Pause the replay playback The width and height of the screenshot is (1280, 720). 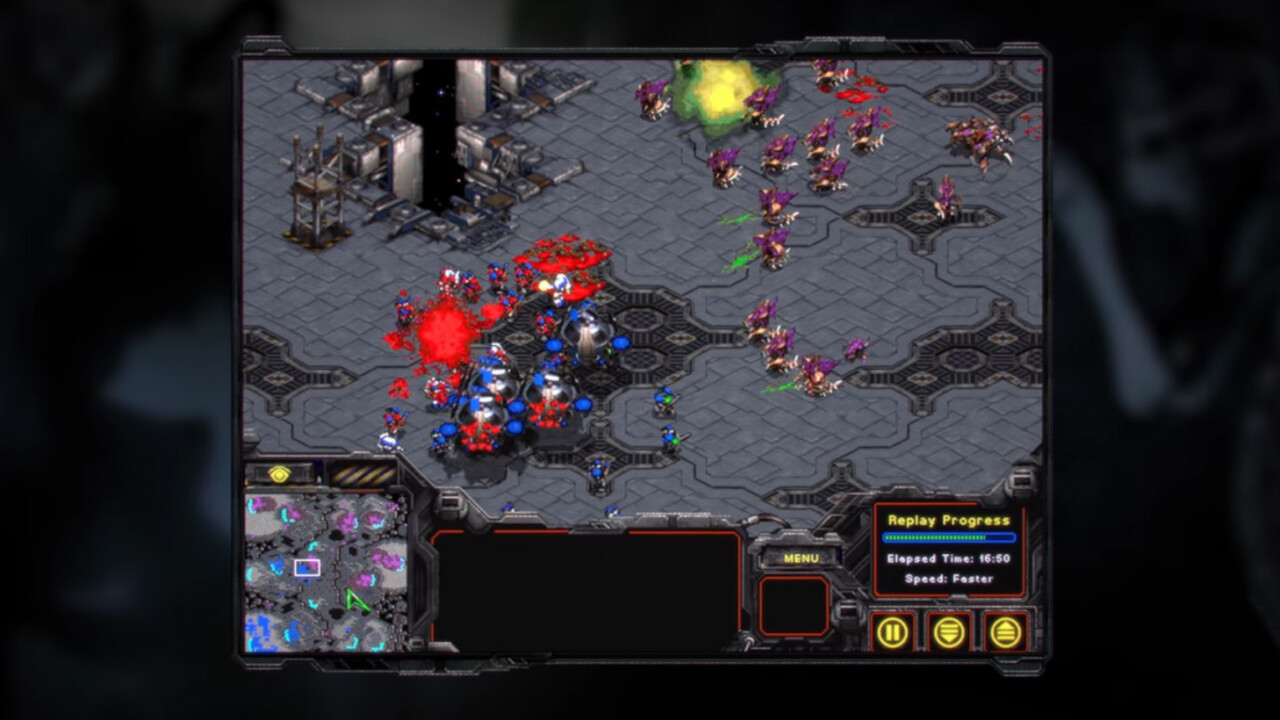[892, 632]
